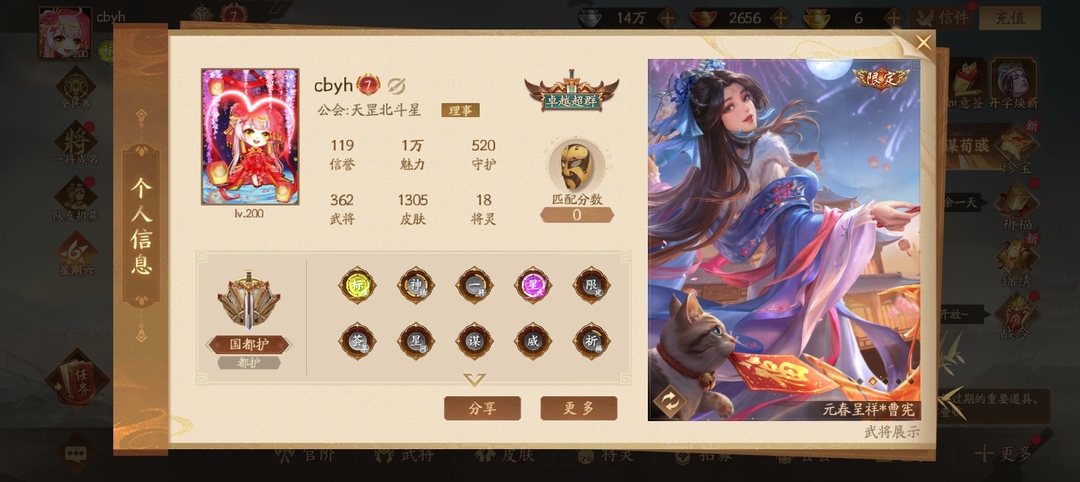The image size is (1080, 482).
Task: Click the yellow 标 badge
Action: click(x=357, y=285)
